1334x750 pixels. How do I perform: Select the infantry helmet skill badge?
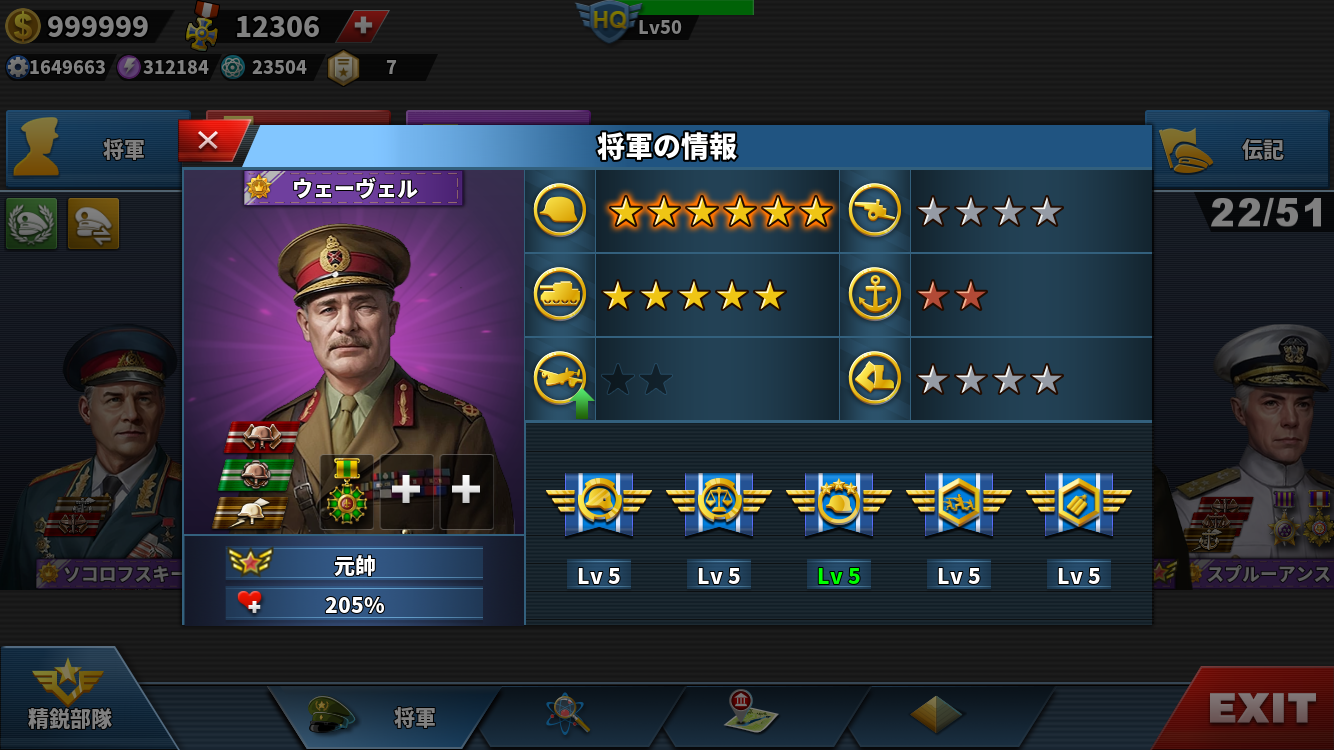click(x=599, y=500)
